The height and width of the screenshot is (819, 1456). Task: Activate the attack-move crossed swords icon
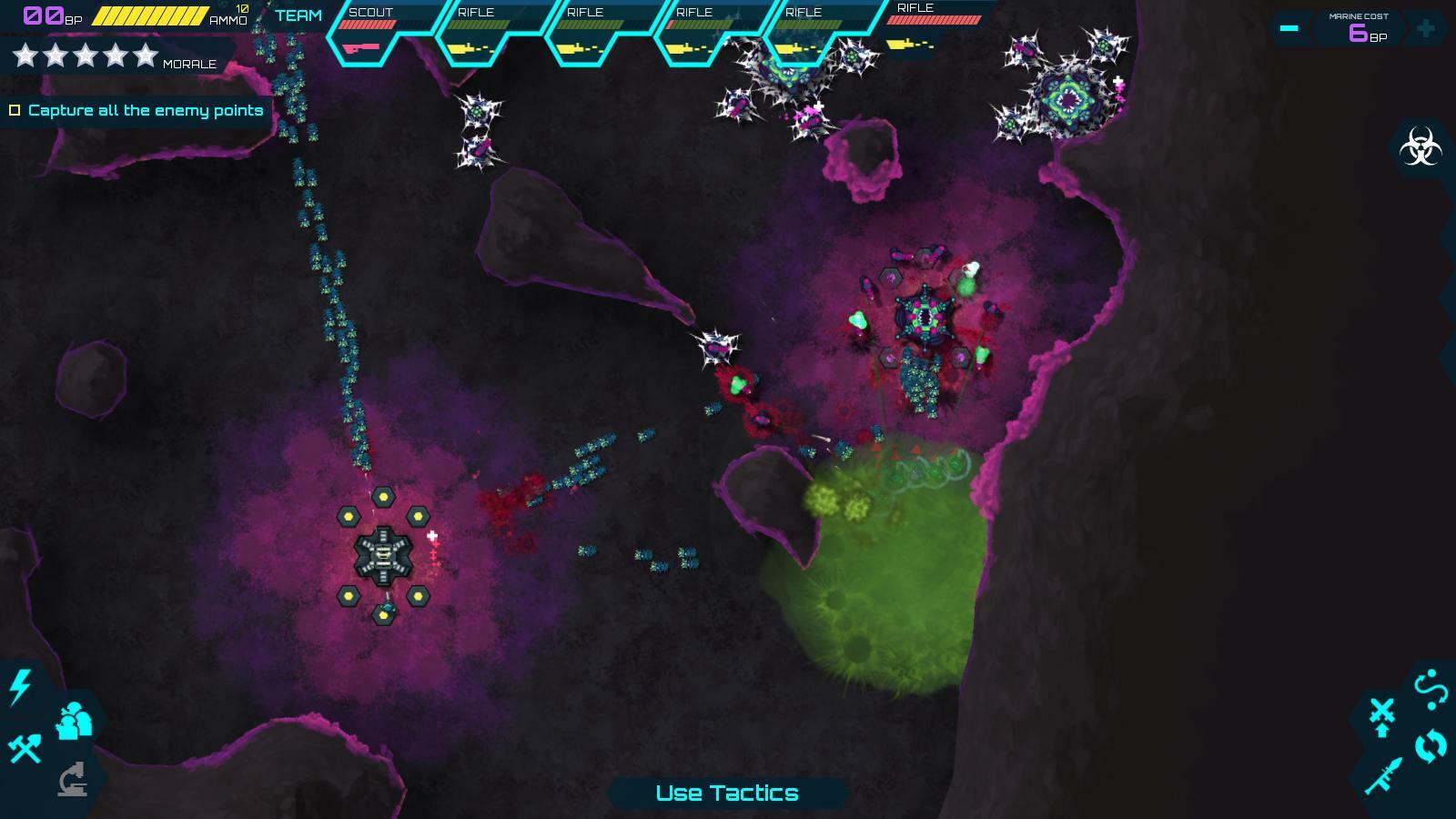click(1382, 714)
